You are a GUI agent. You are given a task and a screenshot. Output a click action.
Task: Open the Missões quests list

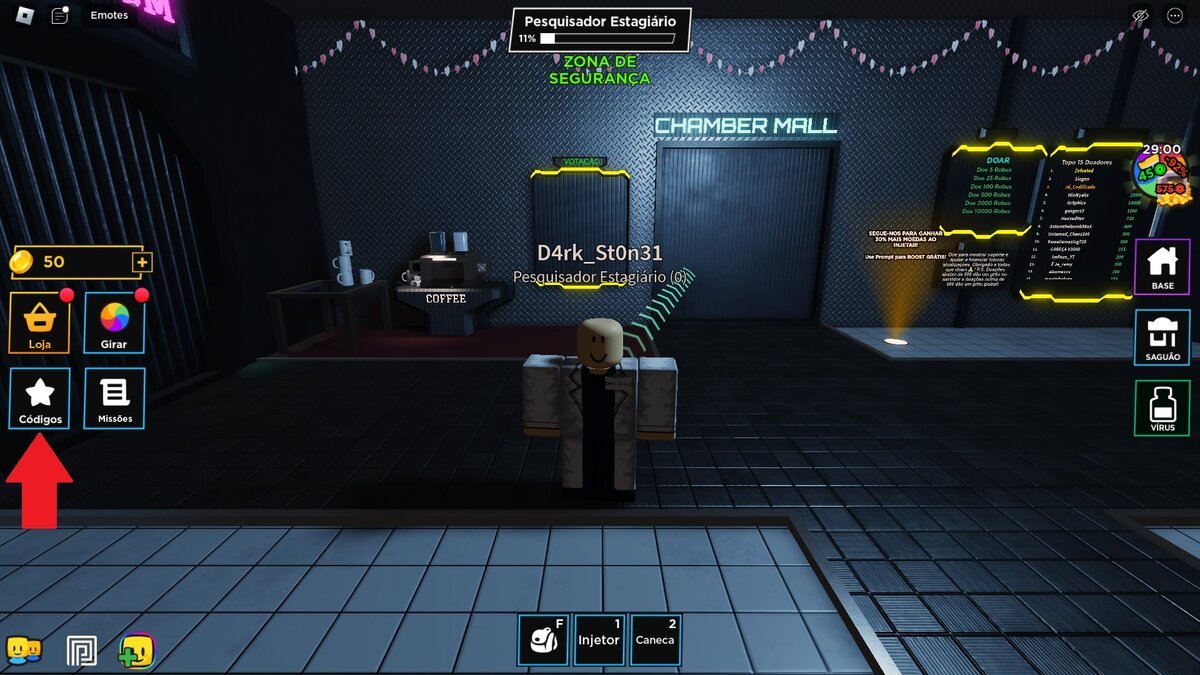114,398
